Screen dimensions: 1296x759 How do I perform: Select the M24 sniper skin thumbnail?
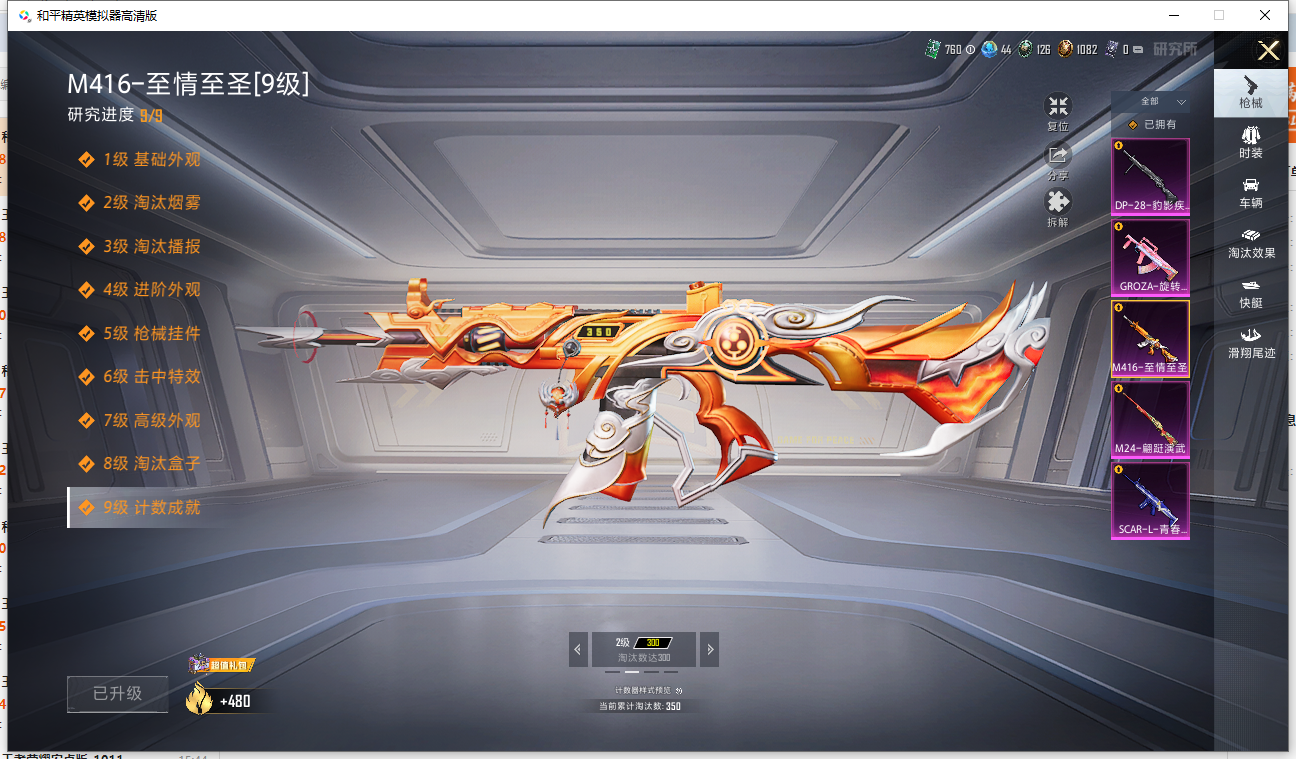coord(1150,419)
